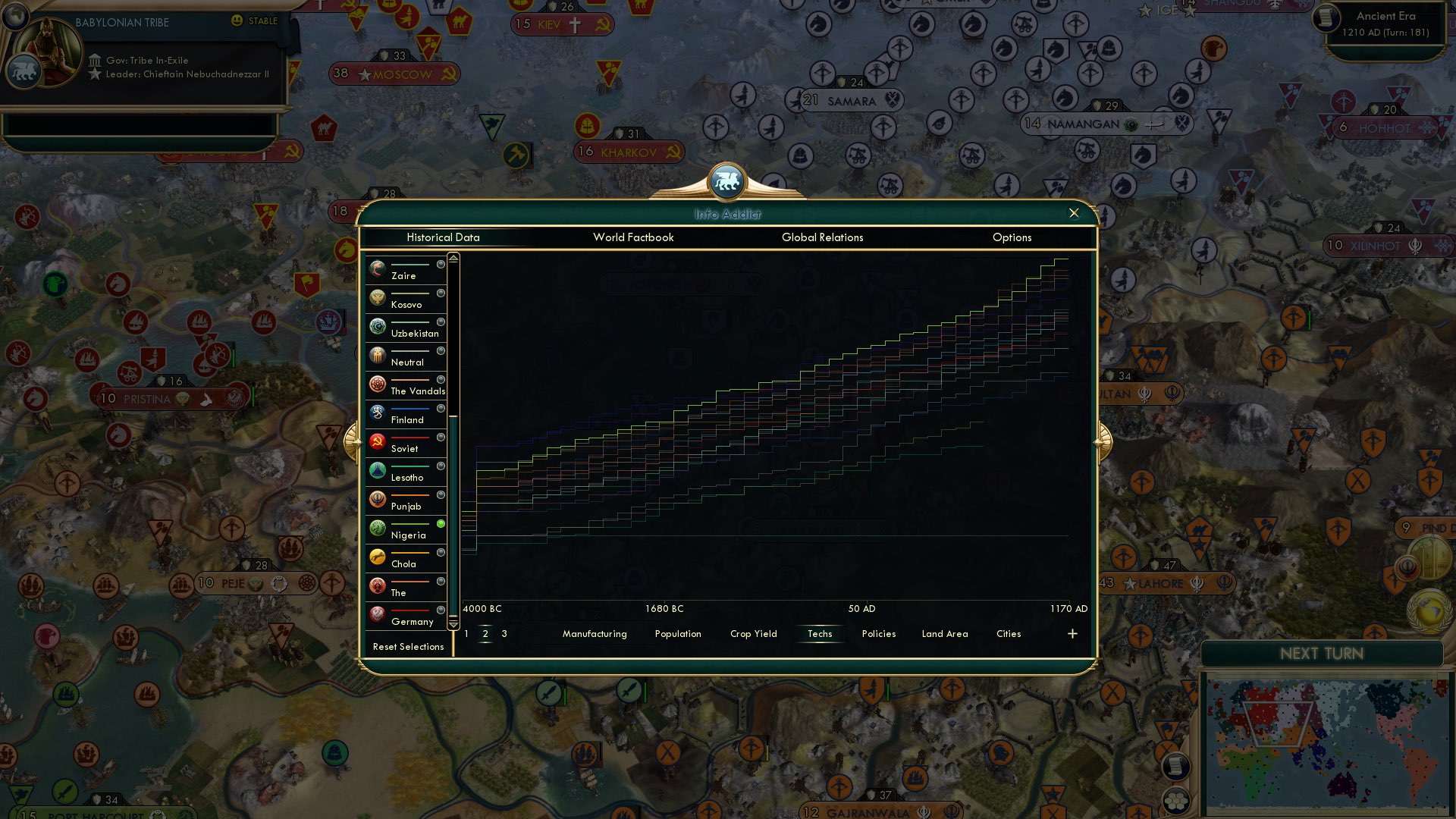Viewport: 1456px width, 819px height.
Task: Click the Info Addict lion crest above the panel
Action: coord(727,183)
